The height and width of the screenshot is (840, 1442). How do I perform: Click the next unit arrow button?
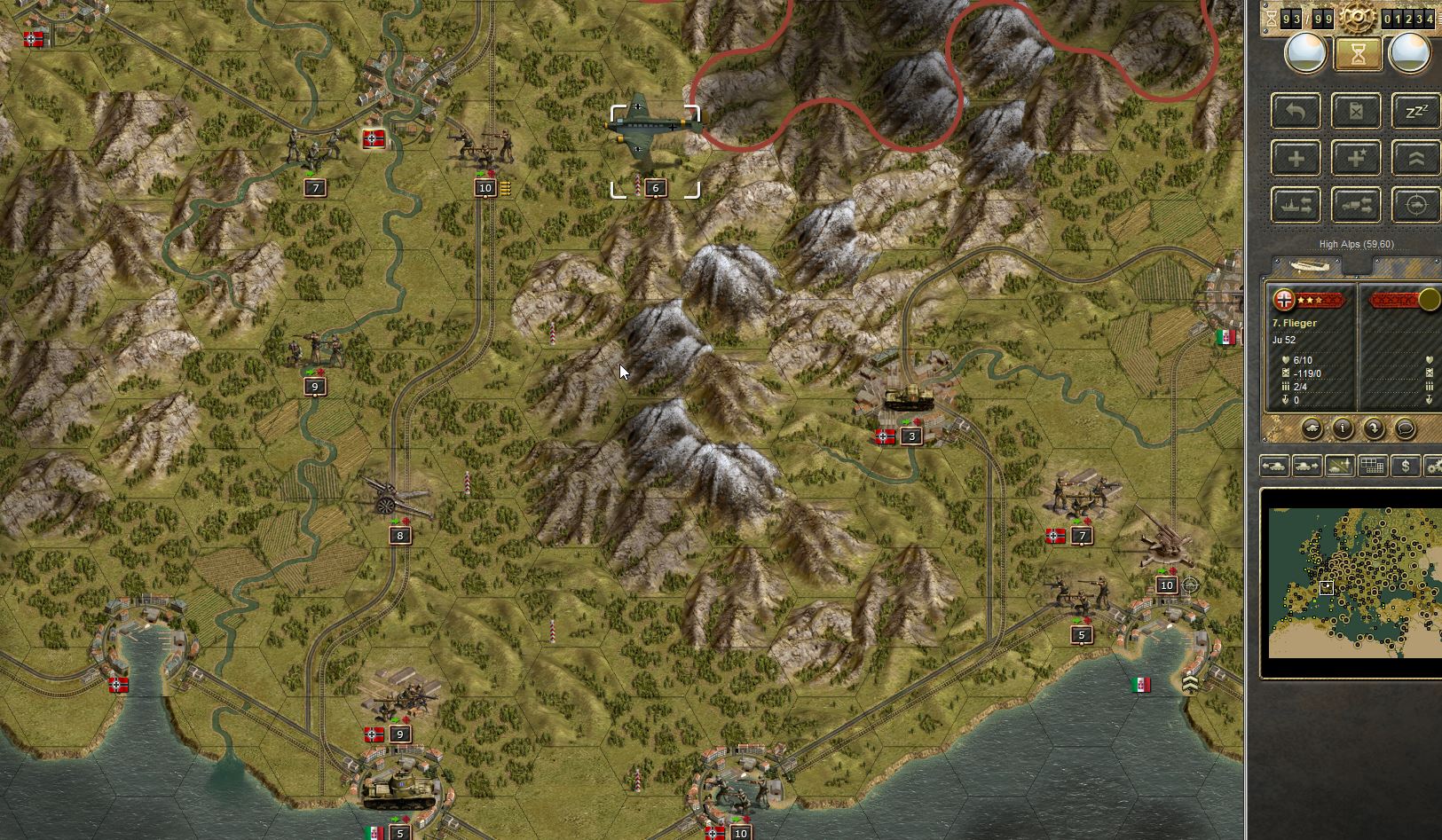[x=1307, y=465]
